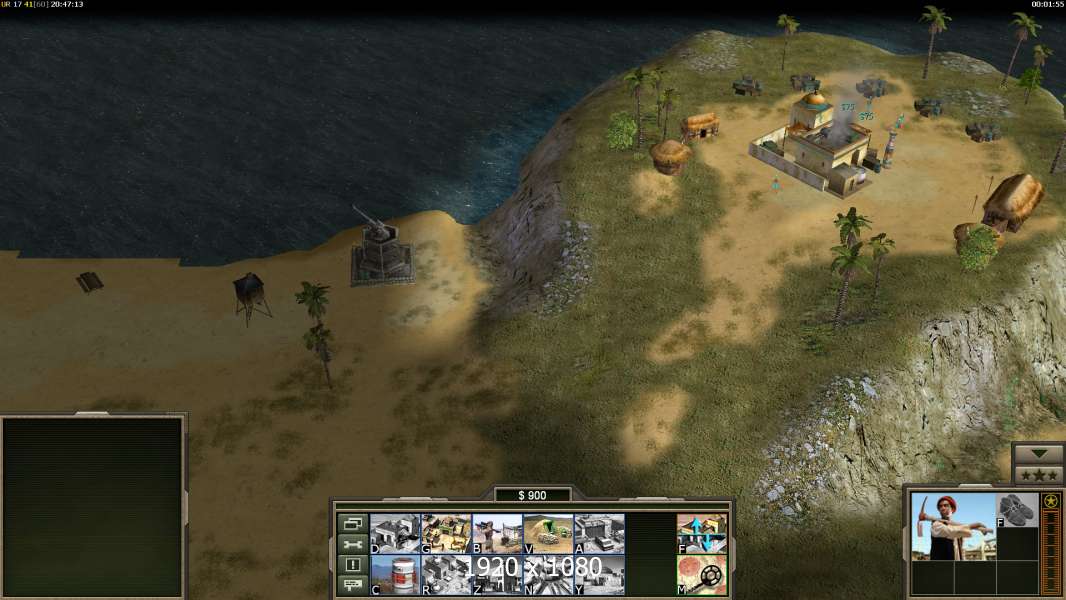The image size is (1066, 600).
Task: Select the building with hotkey D
Action: pos(395,533)
